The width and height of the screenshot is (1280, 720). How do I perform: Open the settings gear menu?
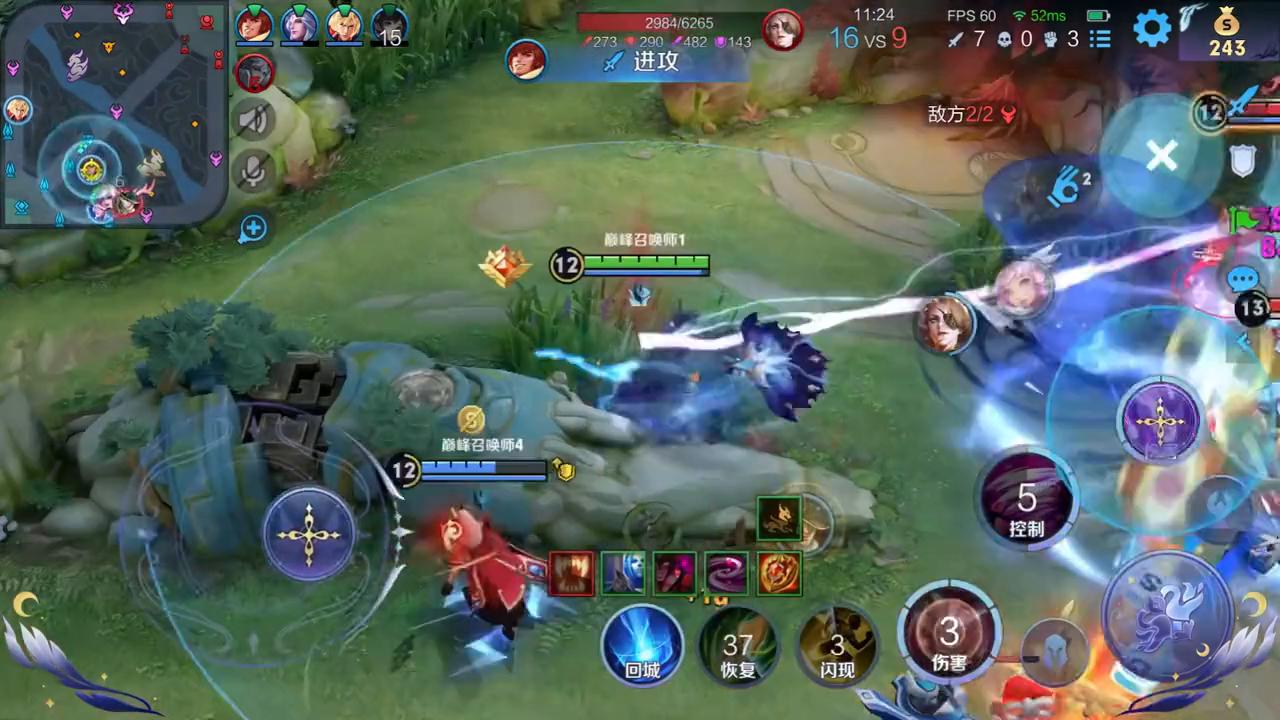click(x=1152, y=28)
